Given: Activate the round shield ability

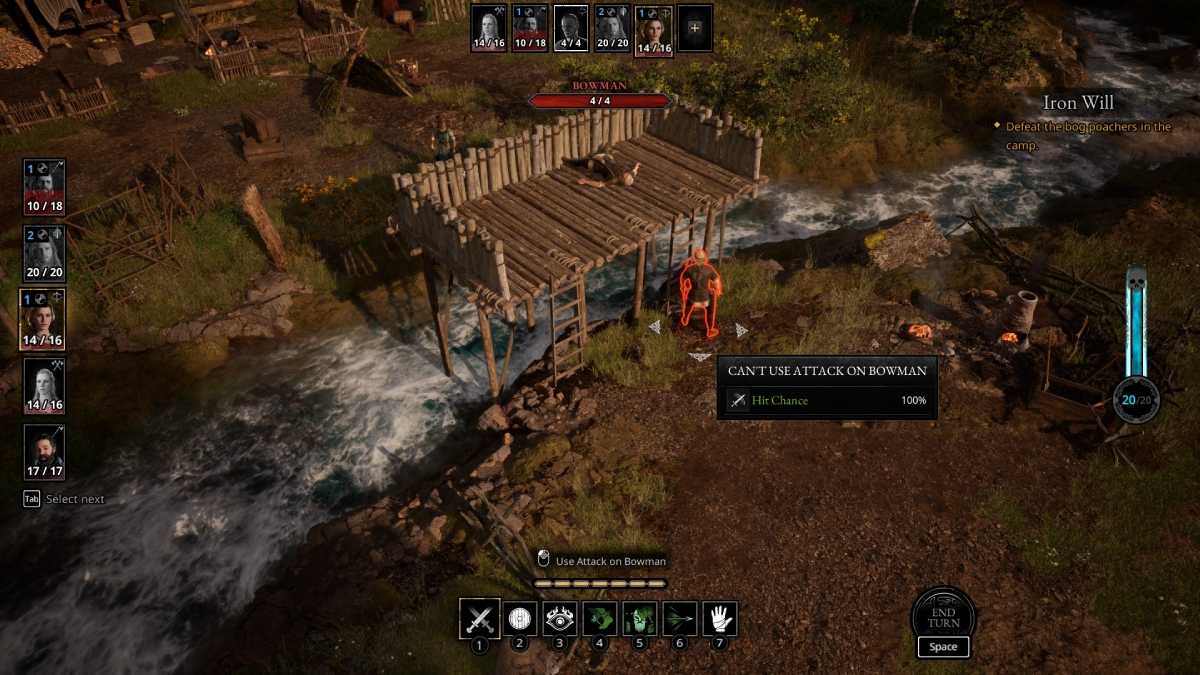Looking at the screenshot, I should pos(519,618).
